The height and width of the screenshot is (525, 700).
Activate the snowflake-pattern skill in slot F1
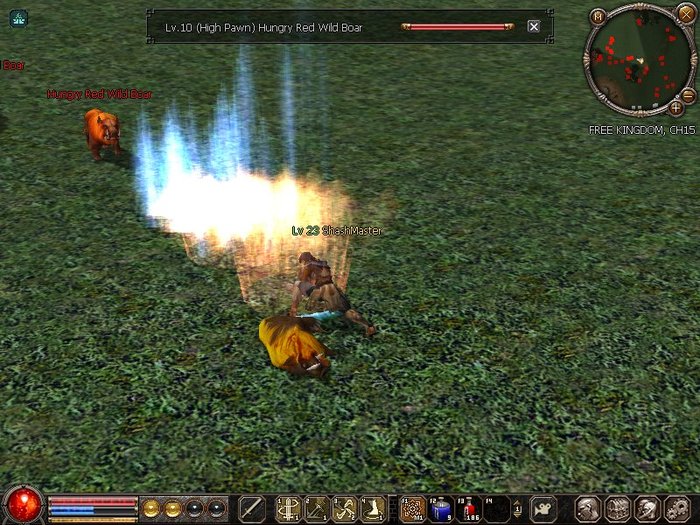(412, 508)
